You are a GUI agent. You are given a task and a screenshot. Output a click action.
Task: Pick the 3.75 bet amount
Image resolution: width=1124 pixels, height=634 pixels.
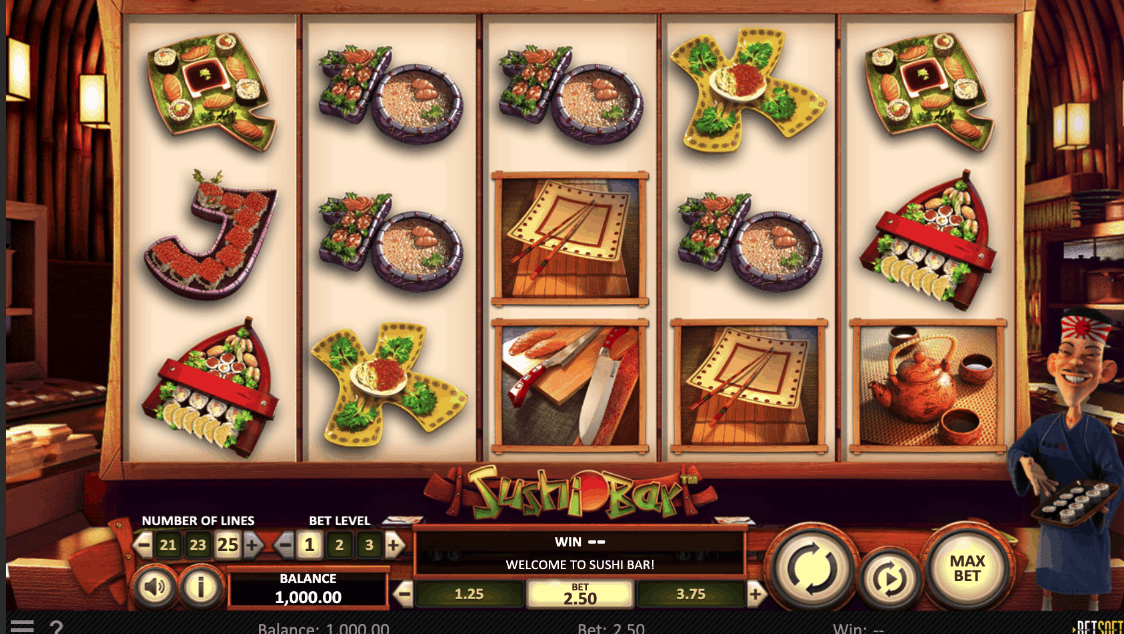pos(690,594)
